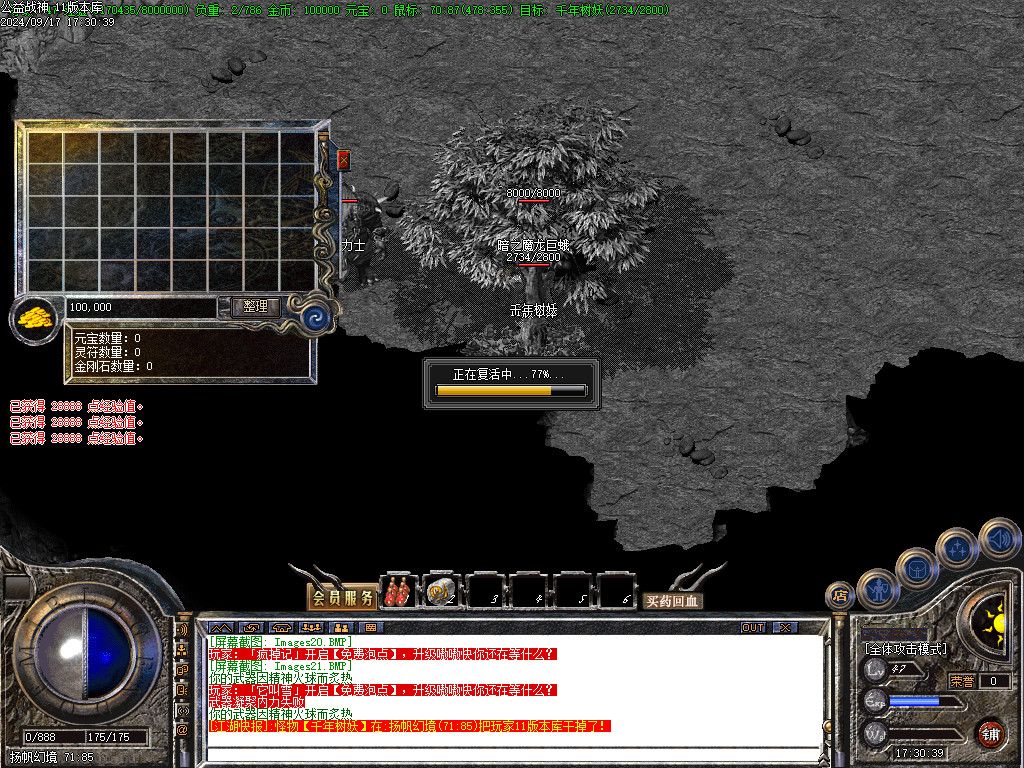1024x768 pixels.
Task: Toggle sound with the speaker icon
Action: coord(999,538)
